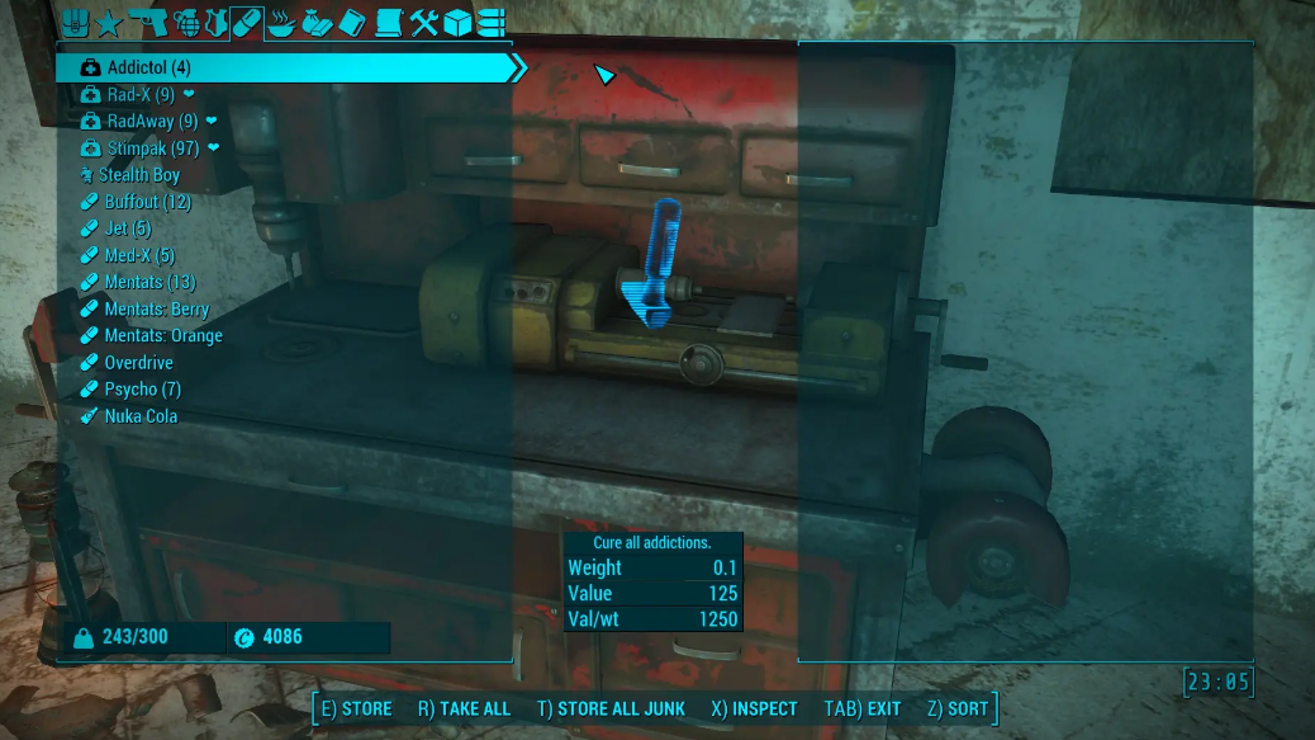This screenshot has width=1315, height=740.
Task: Open the armor apparel tab
Action: [x=216, y=23]
